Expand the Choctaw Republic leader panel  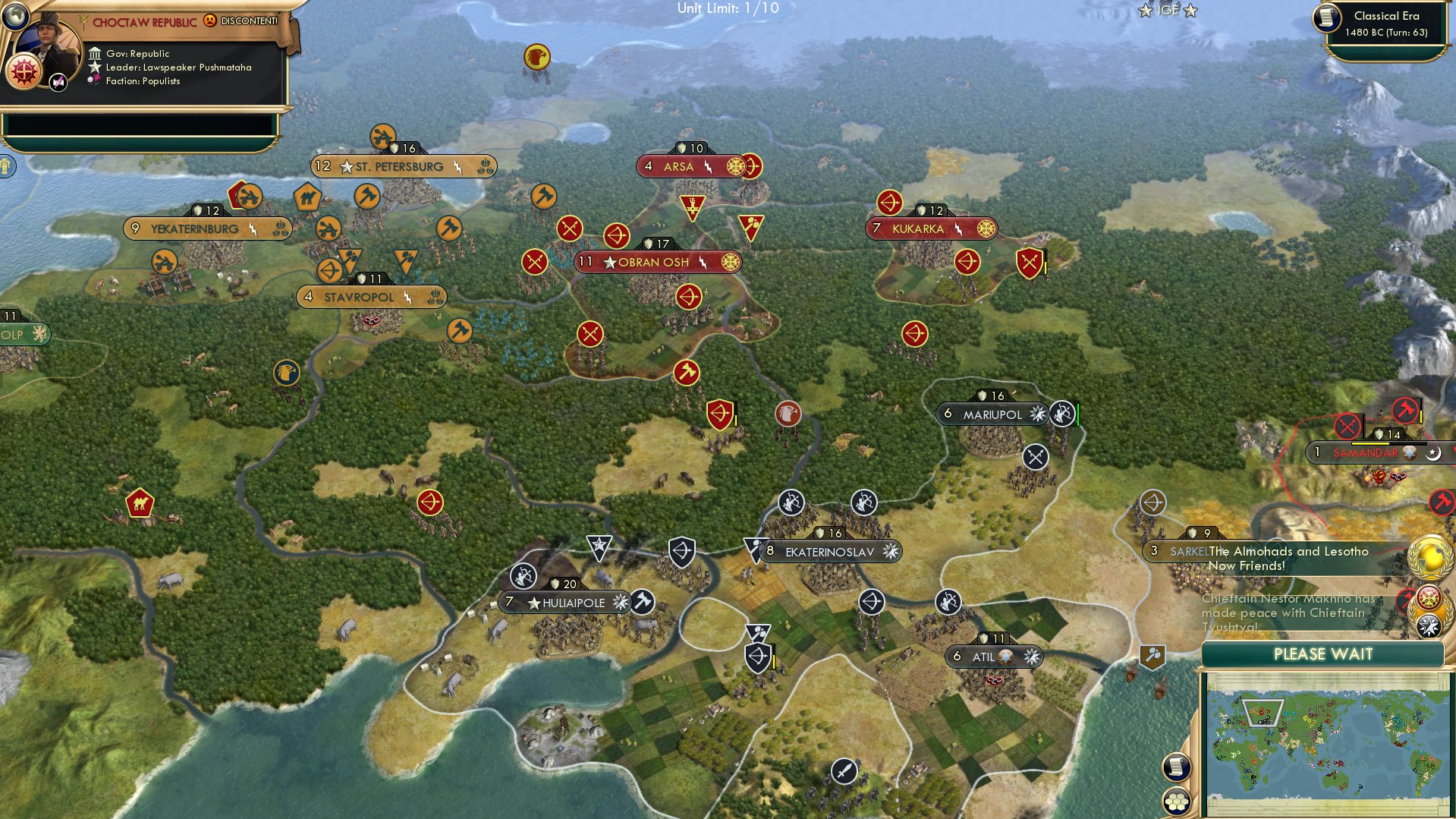(144, 21)
